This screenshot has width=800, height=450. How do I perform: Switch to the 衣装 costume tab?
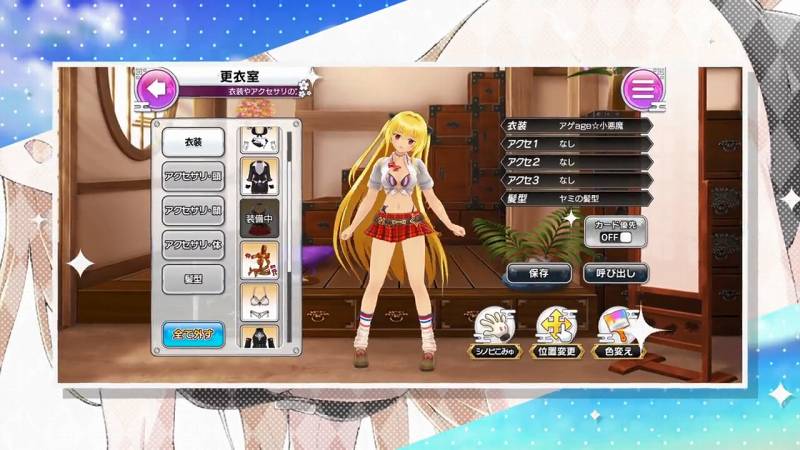(193, 143)
